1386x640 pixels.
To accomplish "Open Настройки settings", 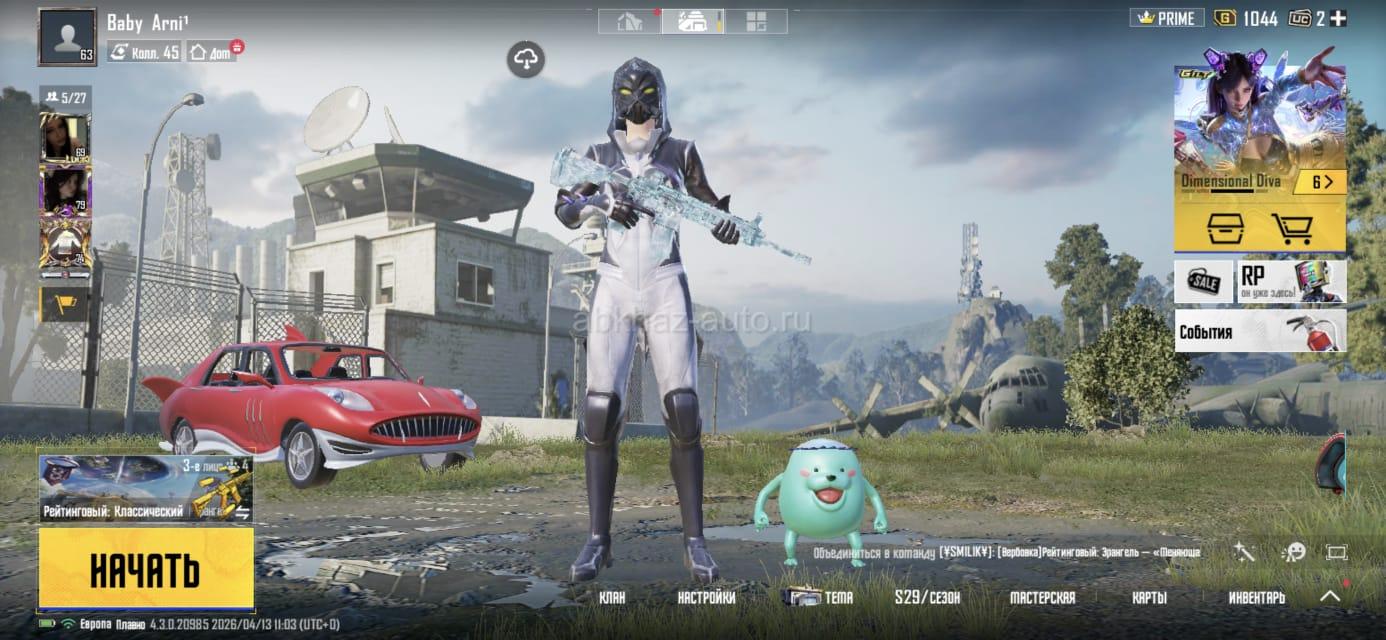I will (706, 598).
